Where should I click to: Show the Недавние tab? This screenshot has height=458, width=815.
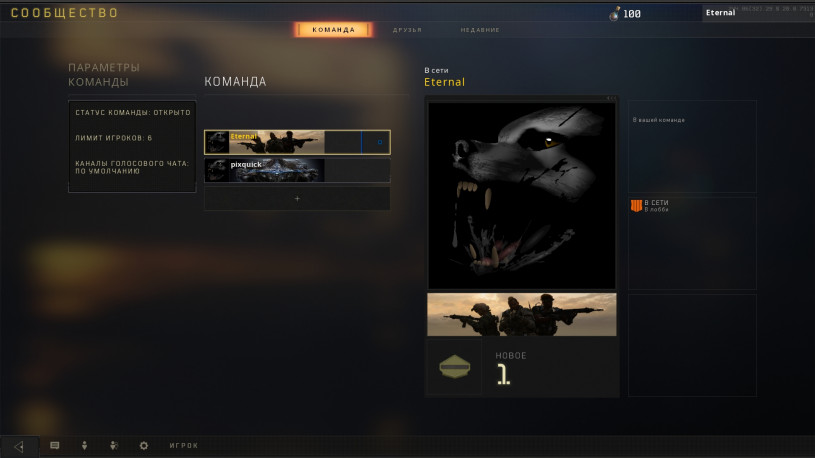click(480, 30)
